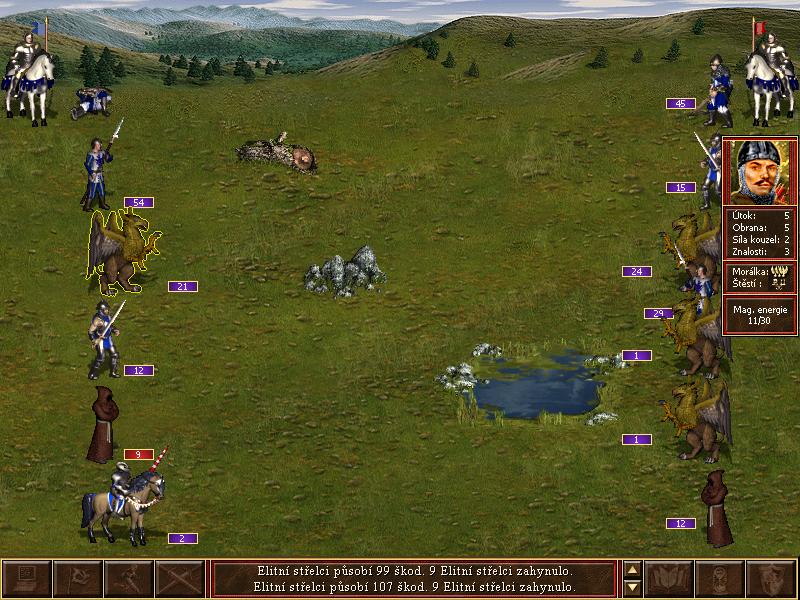Retreat from the battle
Viewport: 800px width, 600px height.
[x=129, y=579]
